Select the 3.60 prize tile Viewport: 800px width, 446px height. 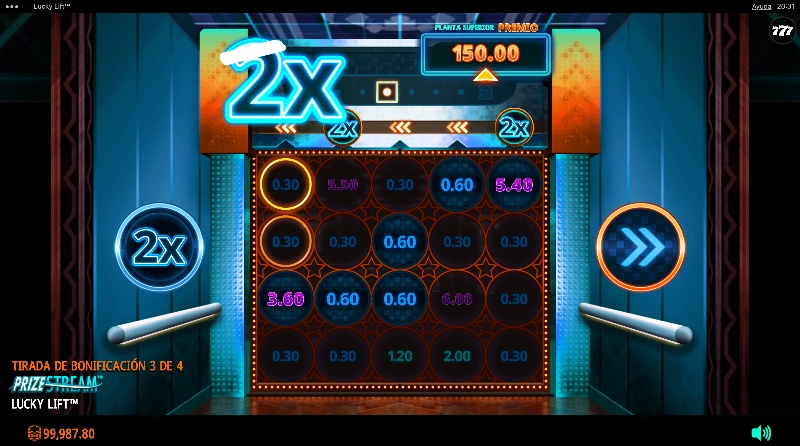point(286,299)
